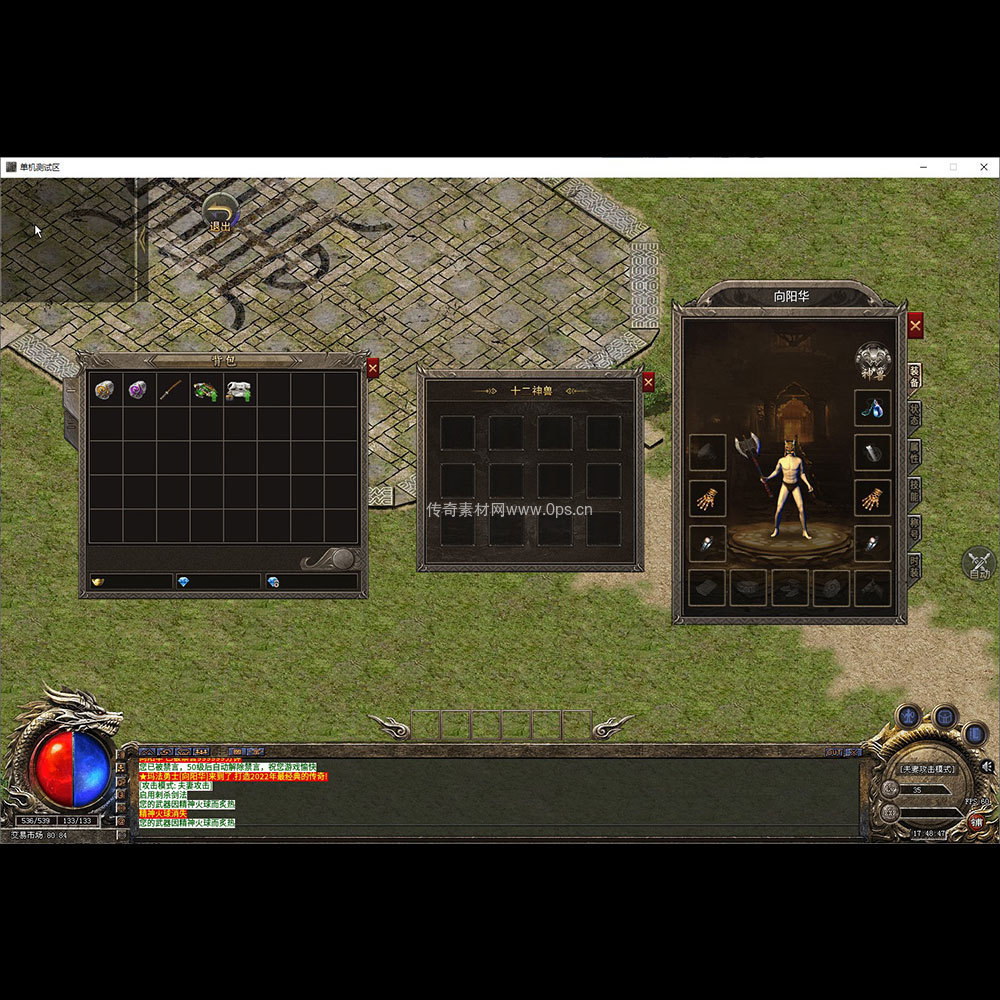Viewport: 1000px width, 1000px height.
Task: Select the gold-swirl stone in the backpack
Action: click(x=104, y=390)
